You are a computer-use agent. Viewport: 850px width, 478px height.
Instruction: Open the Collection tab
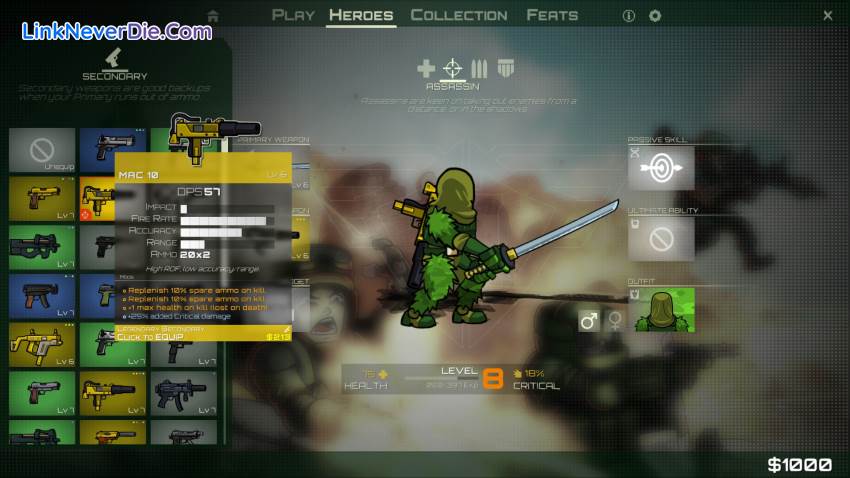[x=459, y=15]
